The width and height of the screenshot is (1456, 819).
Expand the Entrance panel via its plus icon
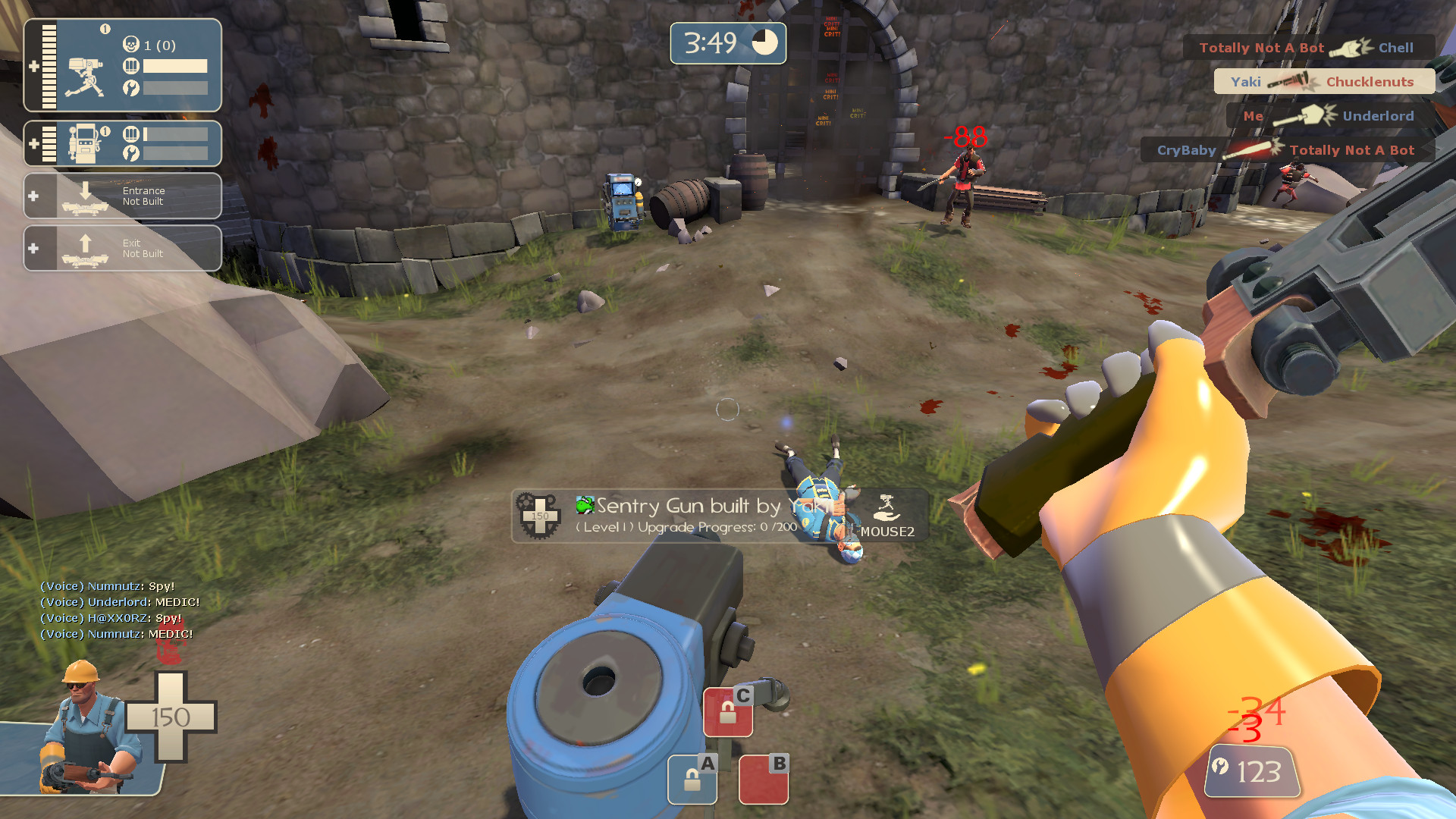pyautogui.click(x=33, y=195)
